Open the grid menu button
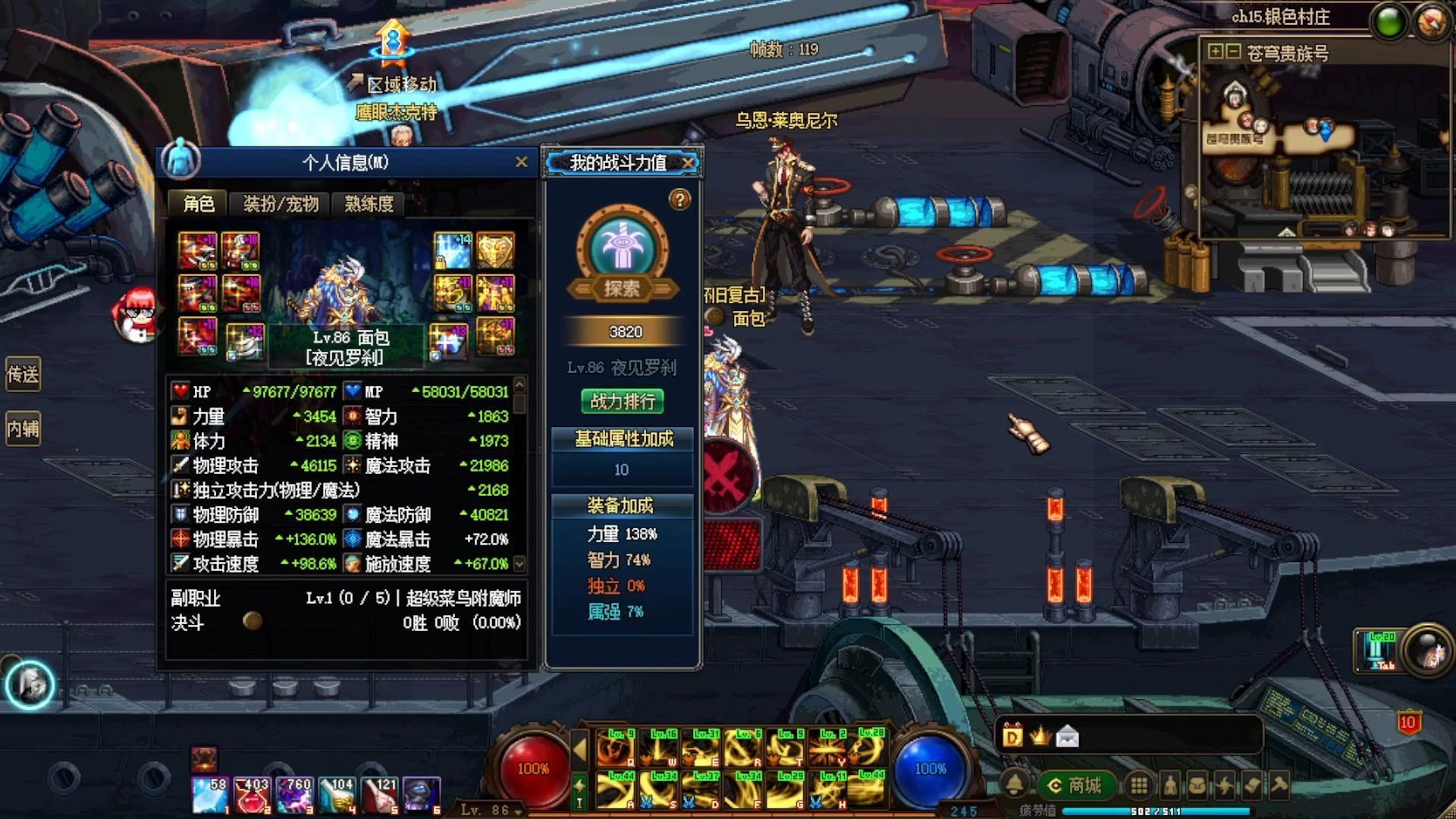The image size is (1456, 819). click(1139, 786)
